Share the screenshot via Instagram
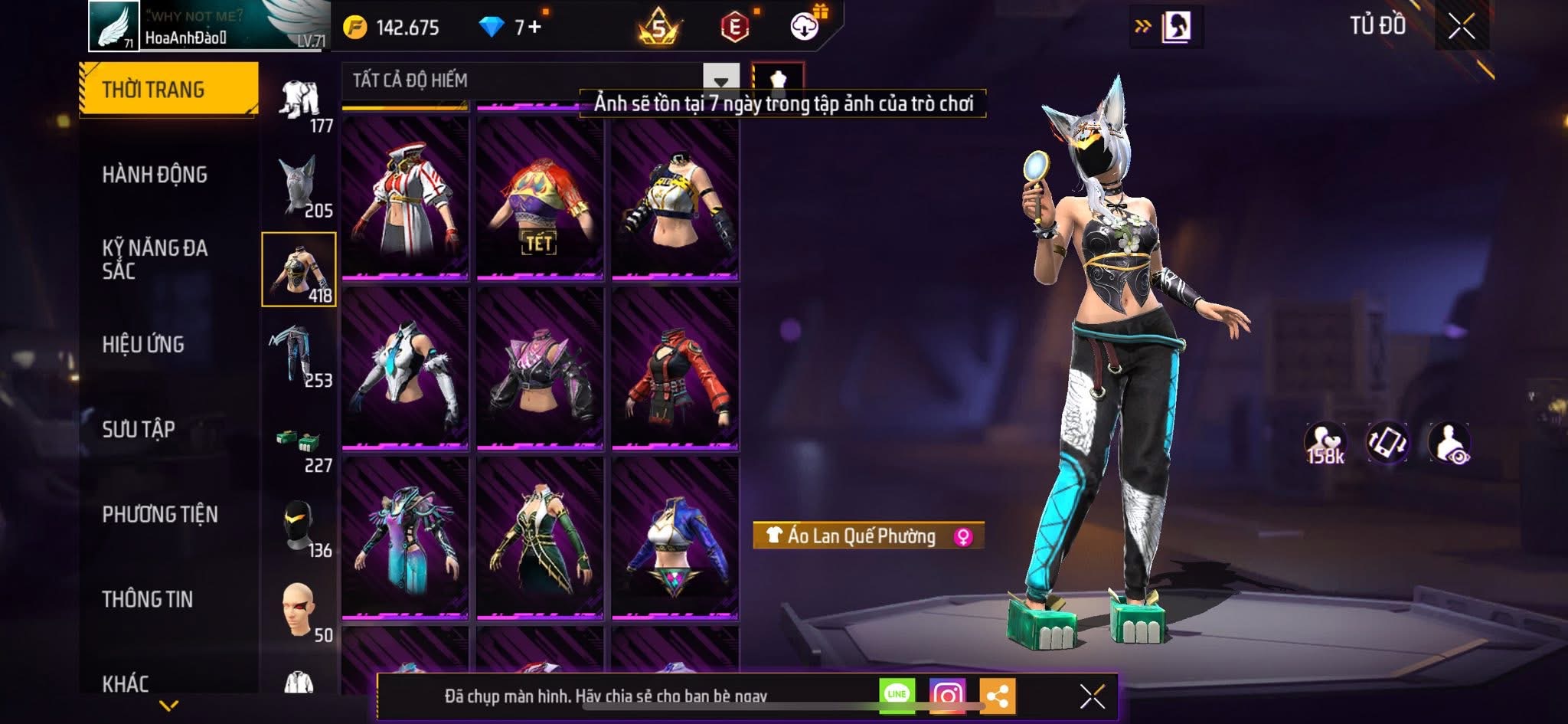1568x724 pixels. click(x=947, y=695)
